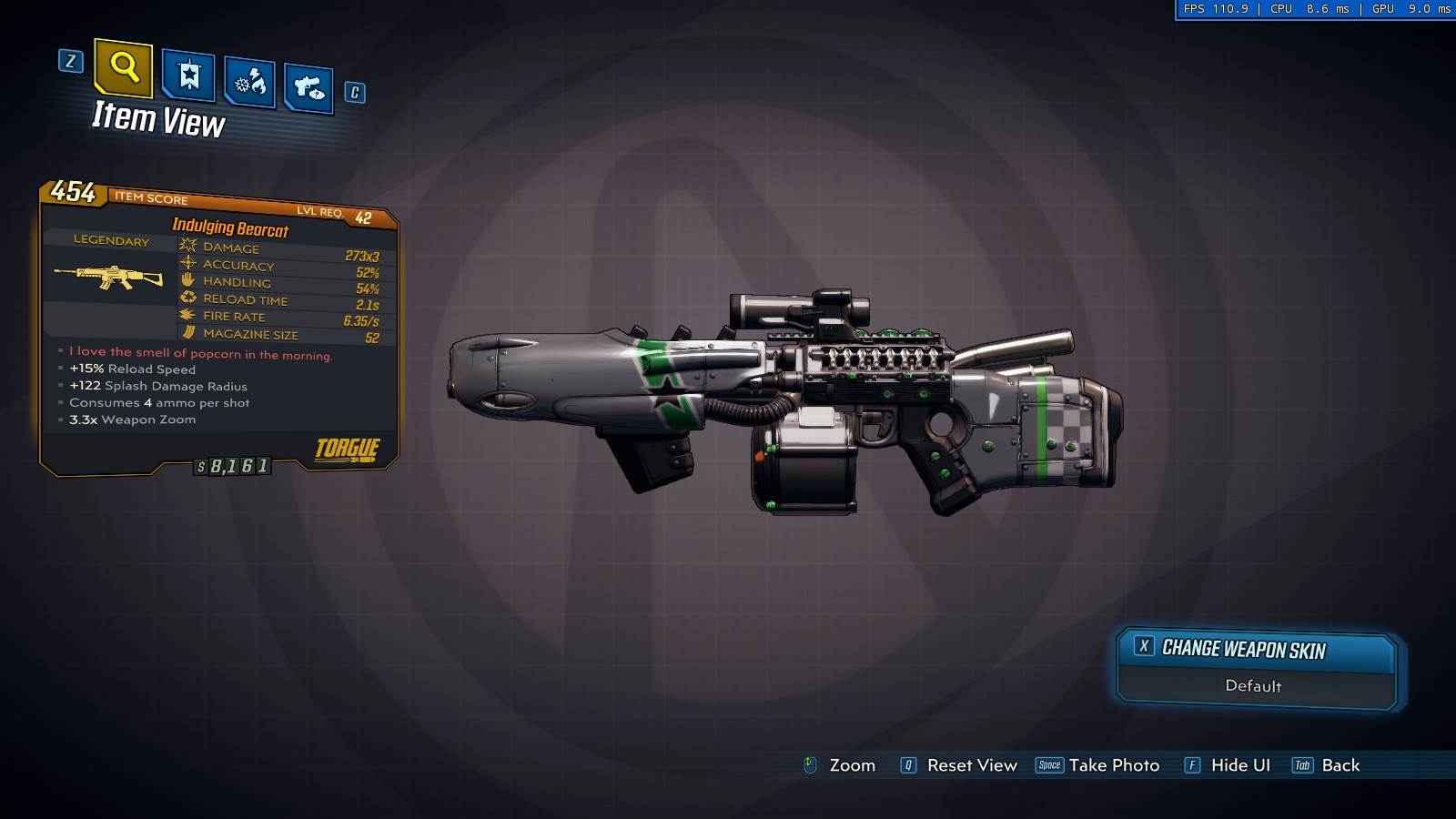Switch to the star banner tab
The width and height of the screenshot is (1456, 819).
(188, 76)
